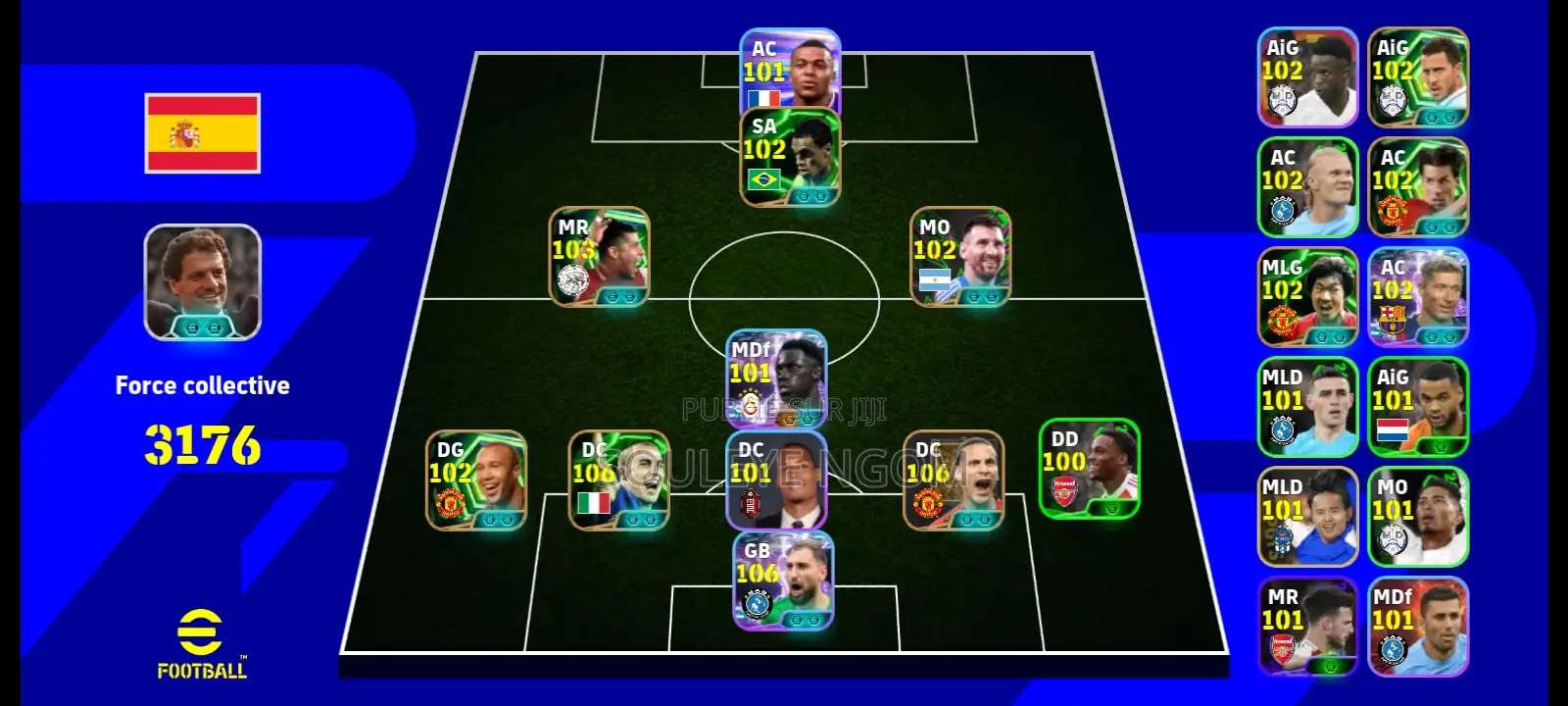Choose the MO 101 substitute card
Viewport: 1568px width, 706px height.
pyautogui.click(x=1418, y=517)
